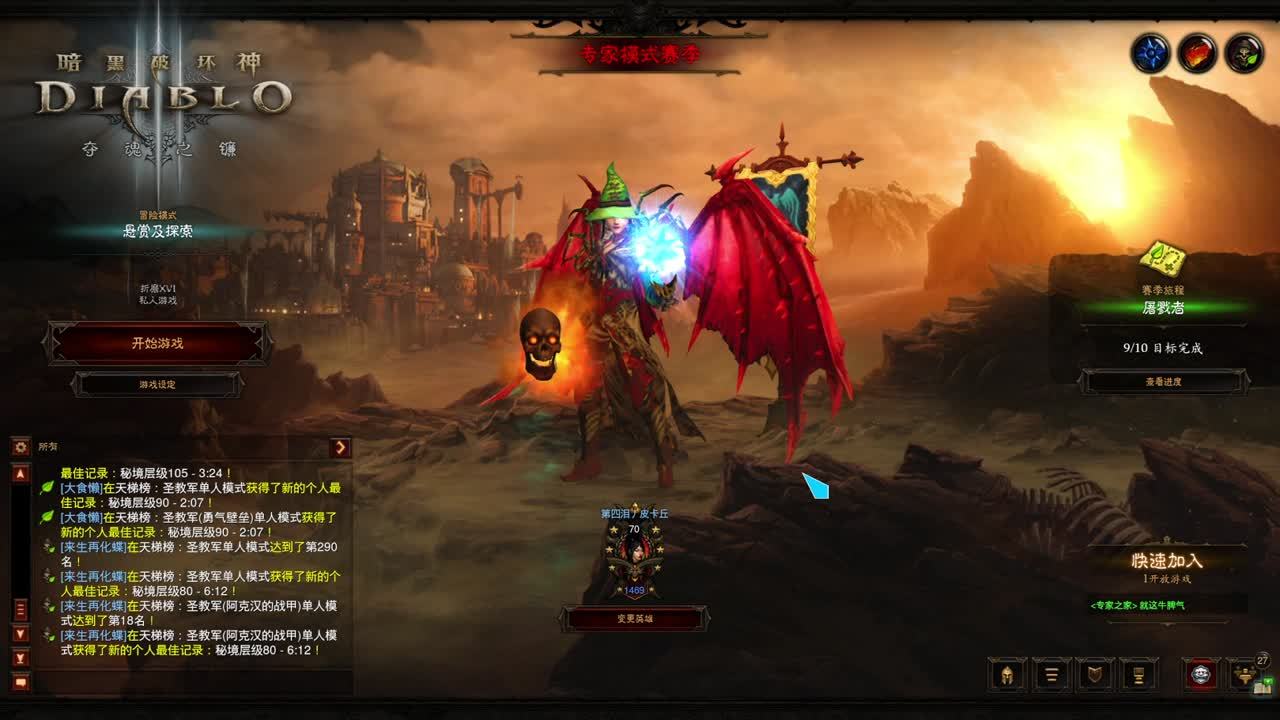
Task: Open the friends list with 27 badge
Action: (x=1246, y=674)
